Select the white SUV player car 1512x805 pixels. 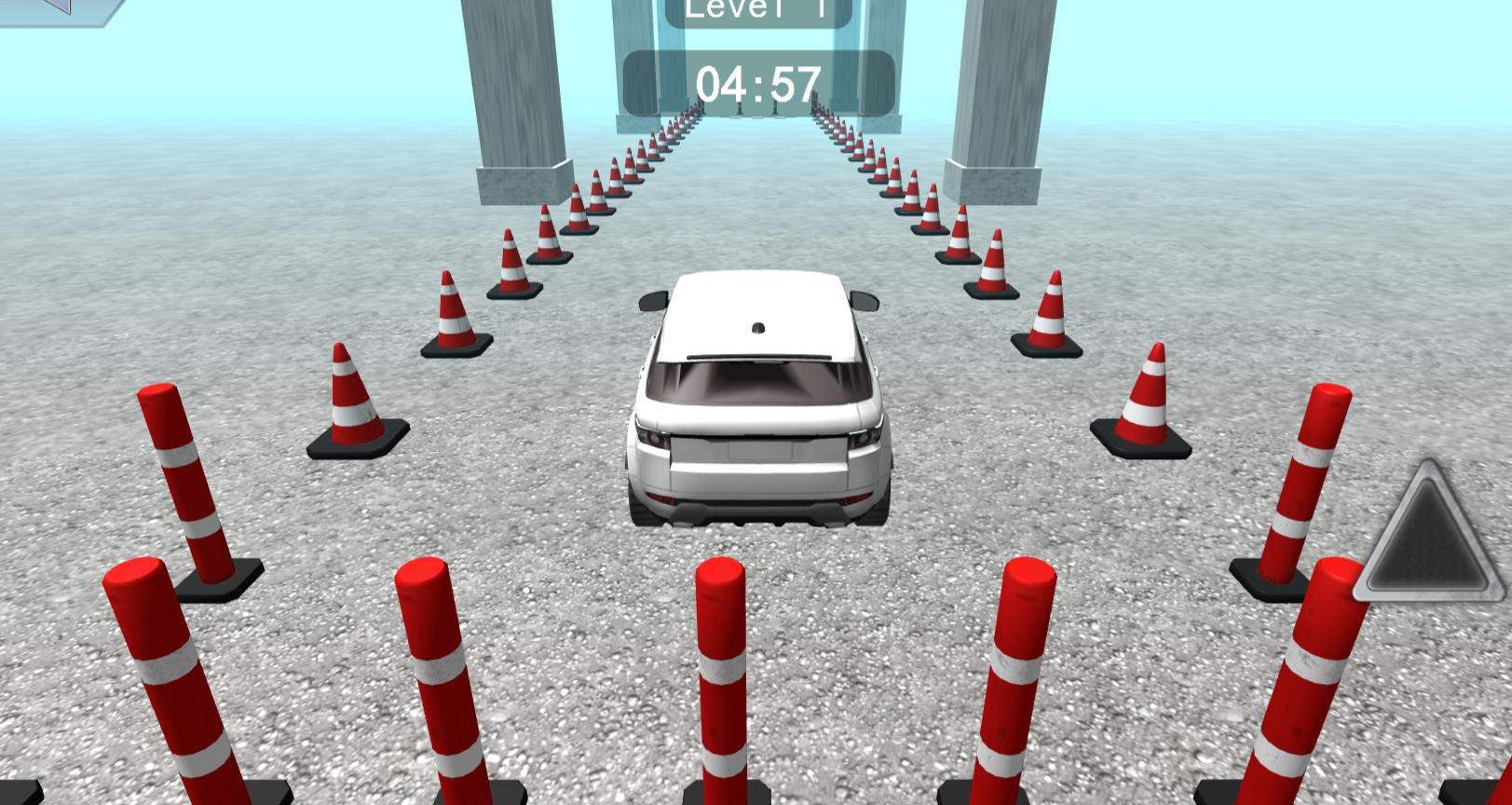[759, 401]
